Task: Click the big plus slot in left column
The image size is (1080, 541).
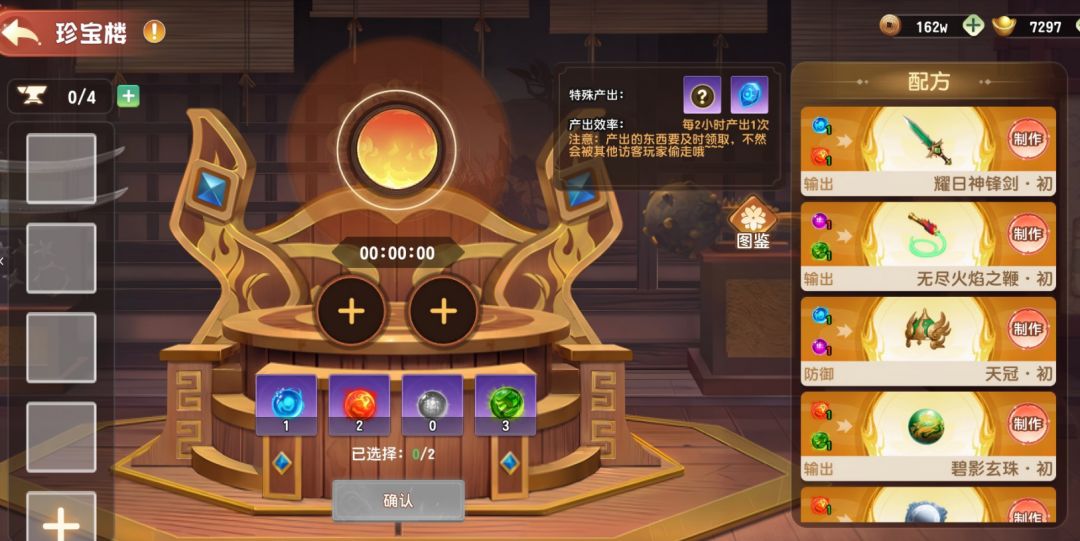Action: point(61,520)
